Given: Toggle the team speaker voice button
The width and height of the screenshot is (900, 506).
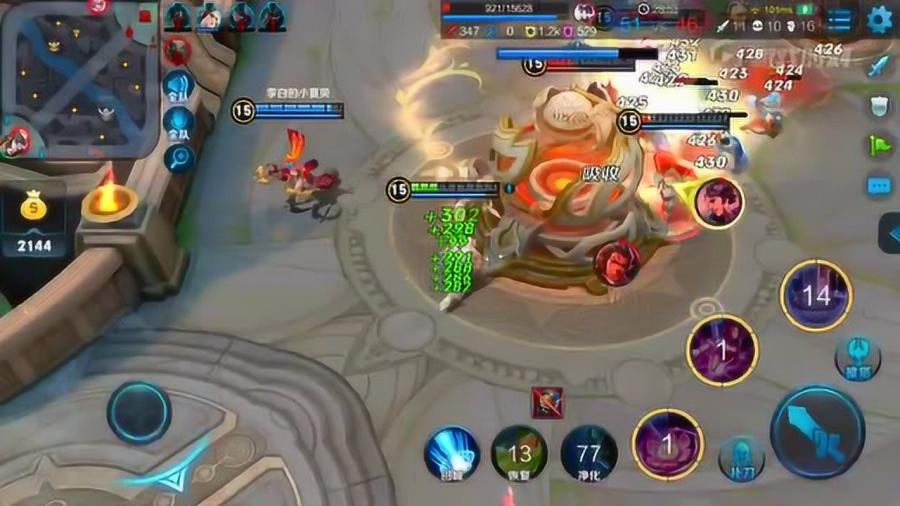Looking at the screenshot, I should point(178,86).
